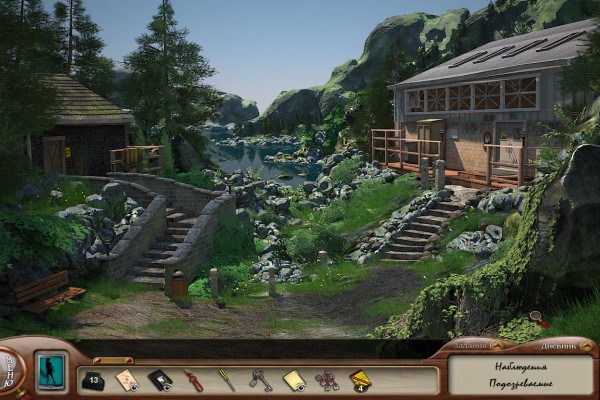Image resolution: width=600 pixels, height=400 pixels.
Task: Select the pink molecule-shaped item
Action: click(x=327, y=380)
